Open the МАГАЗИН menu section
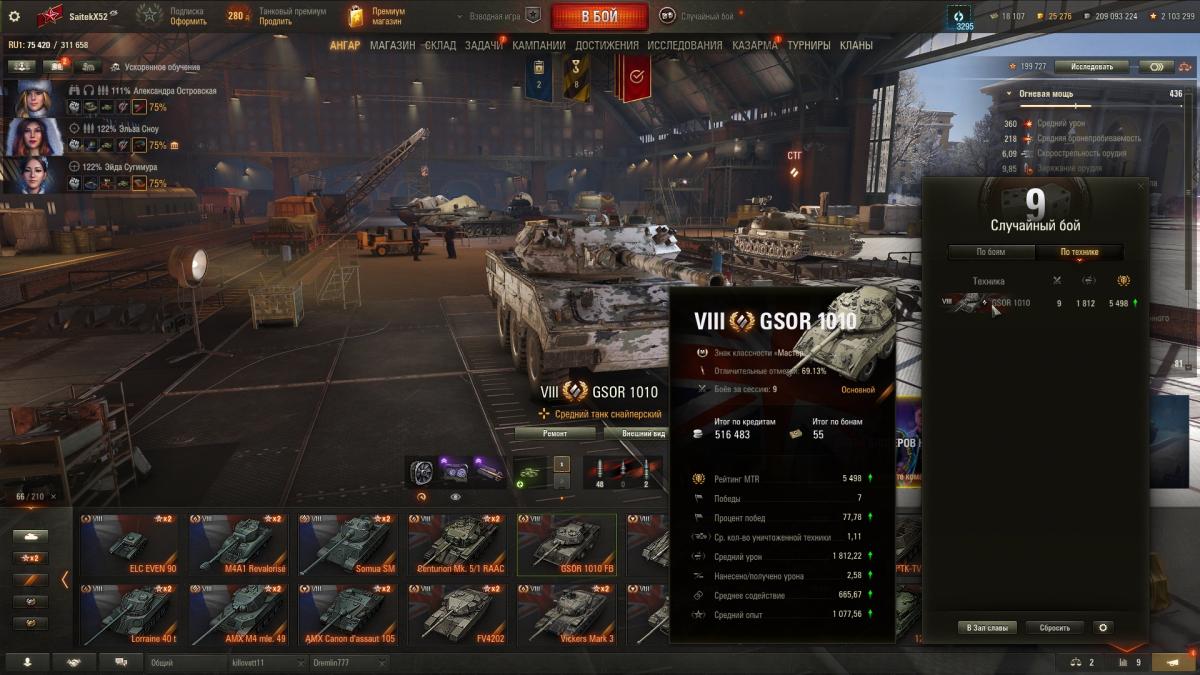 392,45
